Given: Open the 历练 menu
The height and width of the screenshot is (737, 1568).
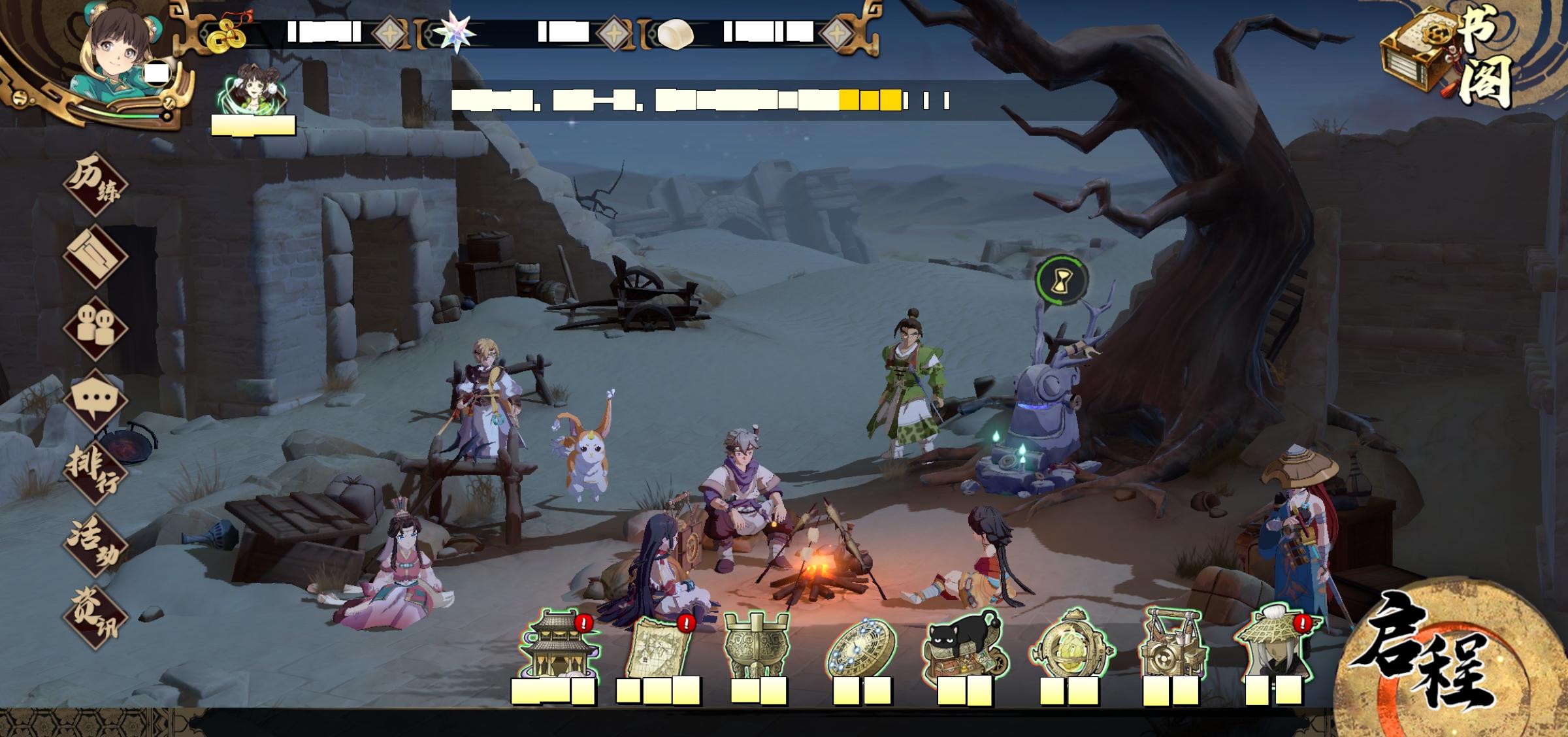Looking at the screenshot, I should click(95, 184).
